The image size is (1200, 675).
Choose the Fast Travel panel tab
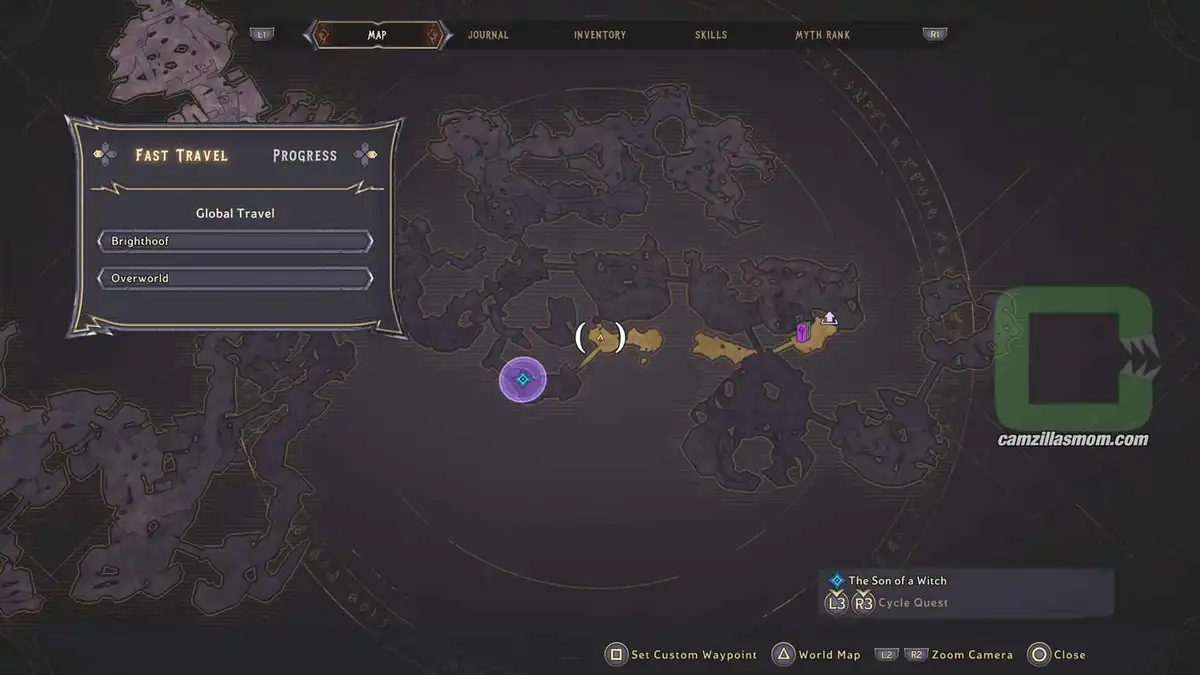coord(182,155)
